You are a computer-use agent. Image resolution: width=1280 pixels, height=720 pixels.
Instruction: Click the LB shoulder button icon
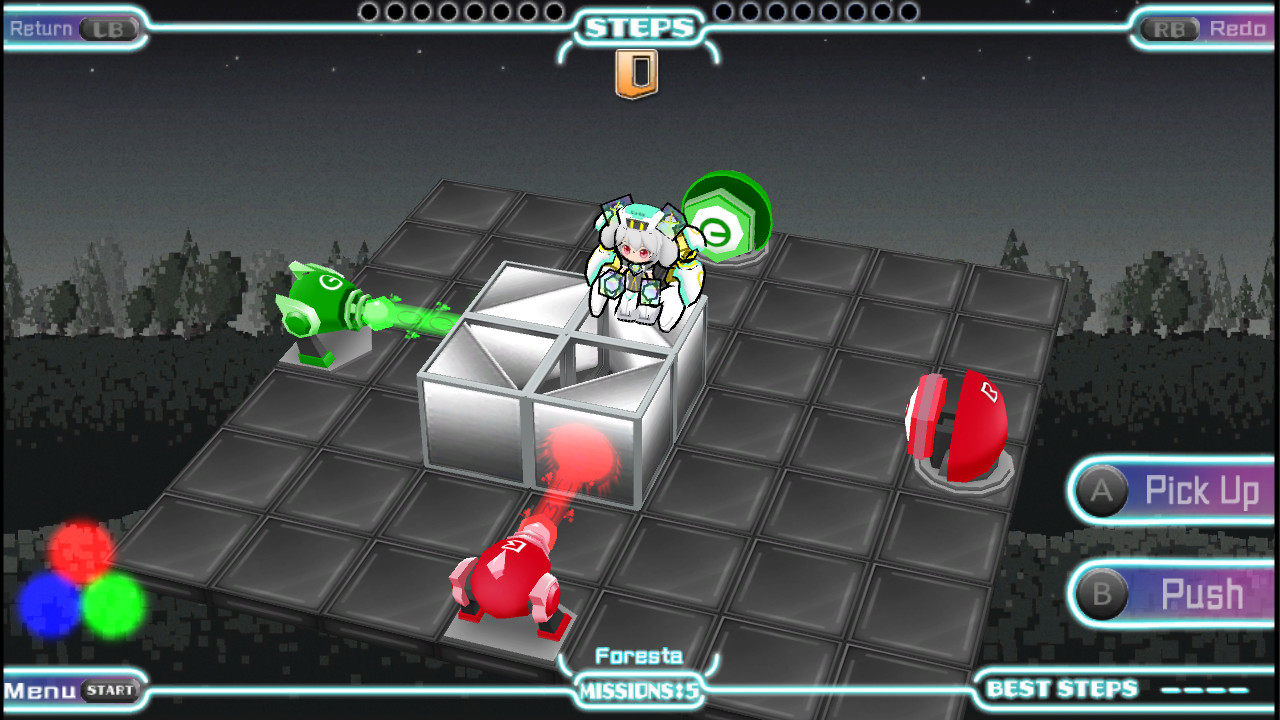[x=108, y=29]
